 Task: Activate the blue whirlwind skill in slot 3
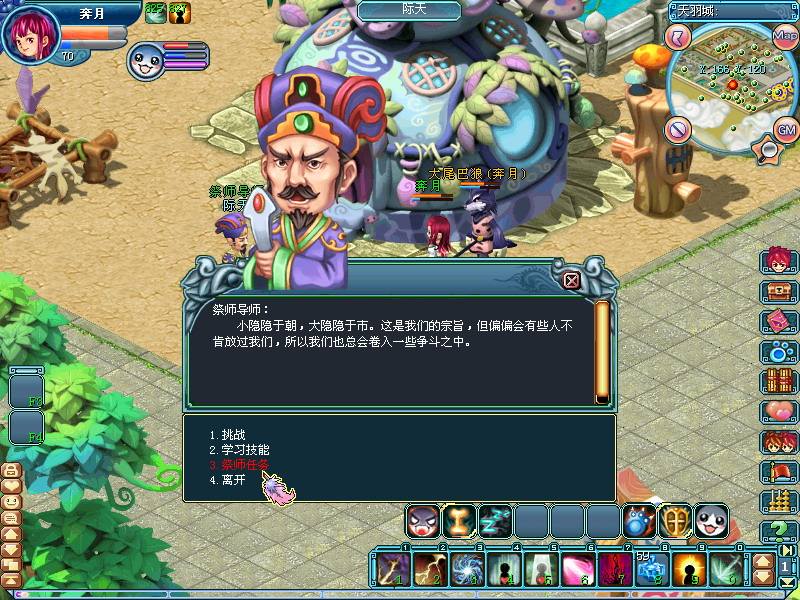click(466, 570)
